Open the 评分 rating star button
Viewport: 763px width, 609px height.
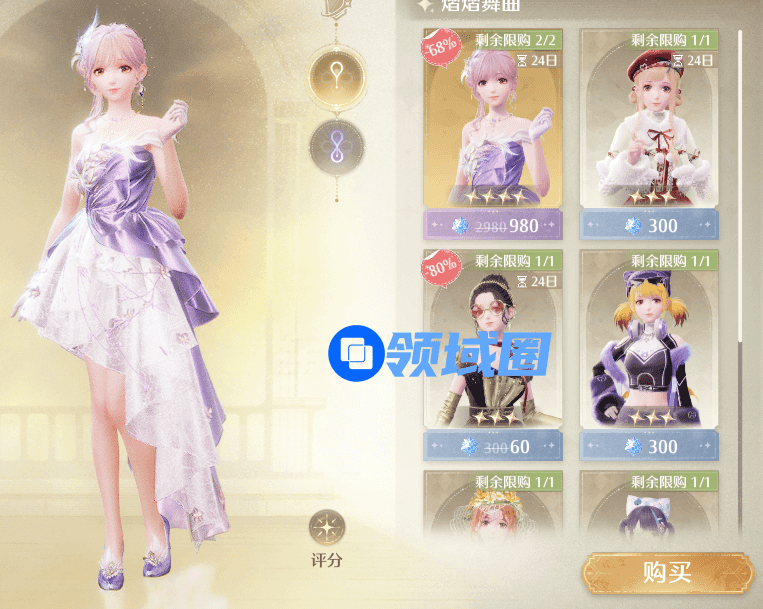pyautogui.click(x=327, y=529)
